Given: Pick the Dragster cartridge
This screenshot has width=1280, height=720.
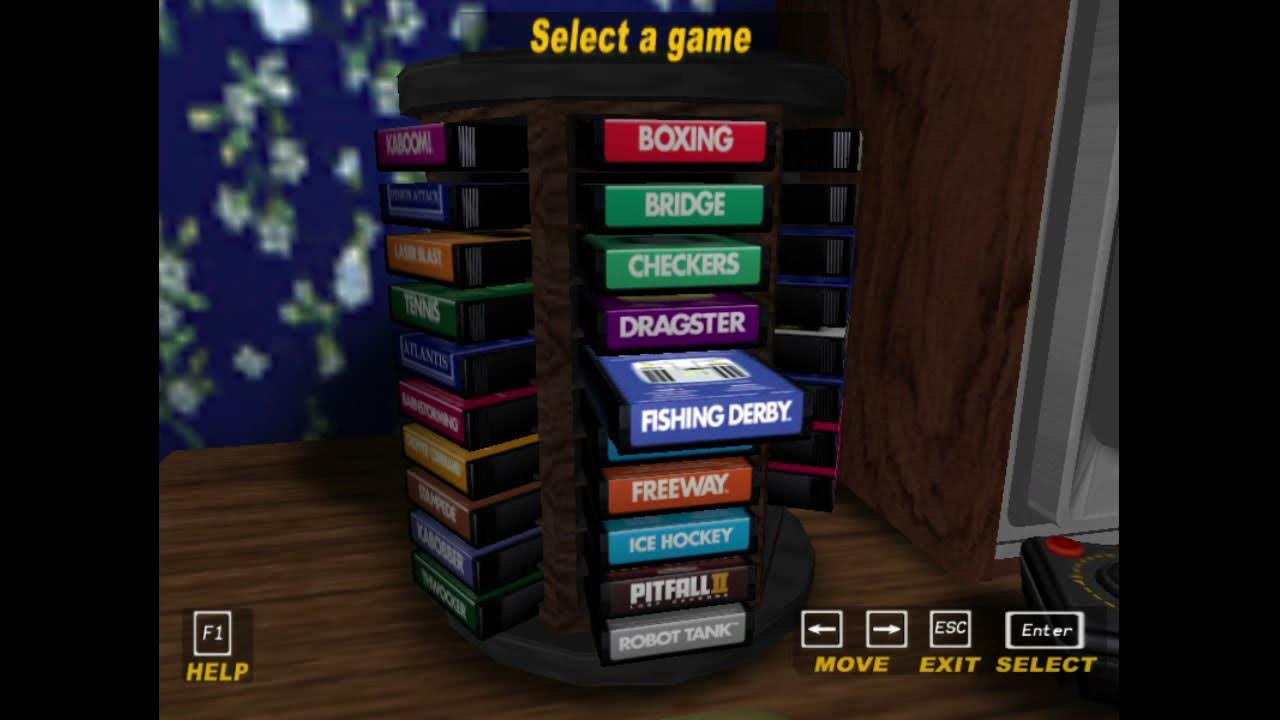Looking at the screenshot, I should pos(684,323).
